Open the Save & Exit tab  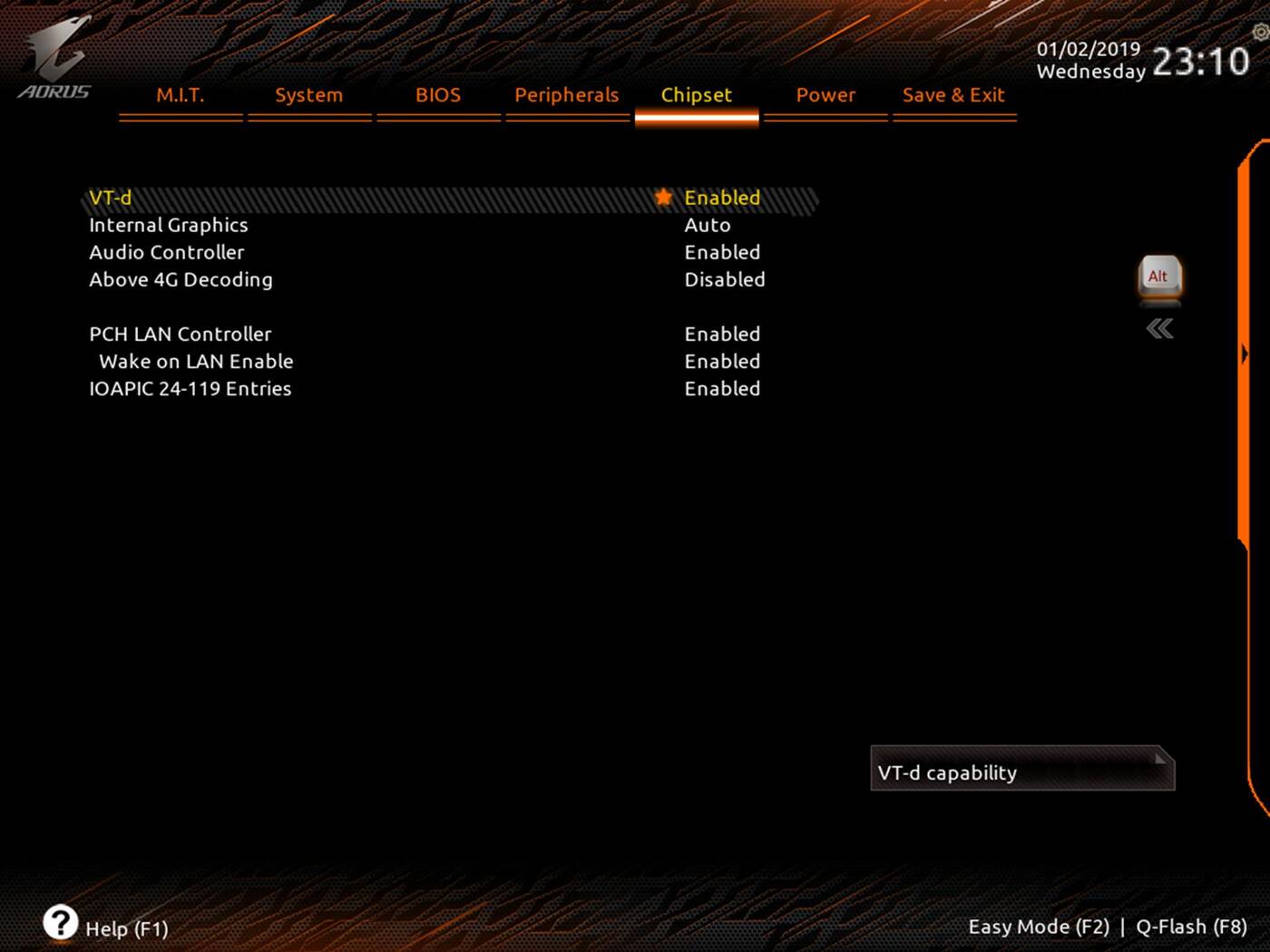click(x=953, y=94)
